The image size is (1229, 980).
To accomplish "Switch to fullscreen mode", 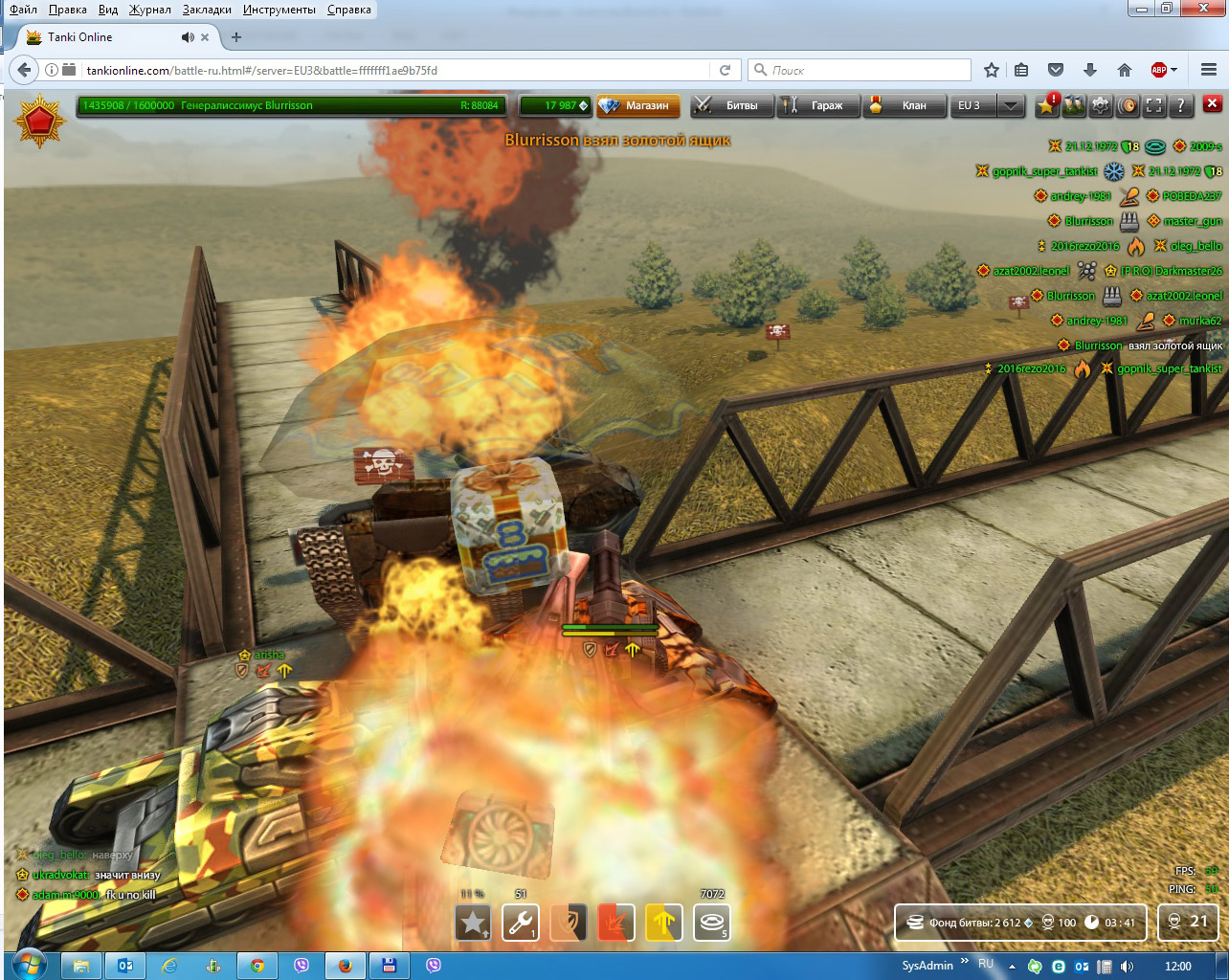I will [1154, 105].
